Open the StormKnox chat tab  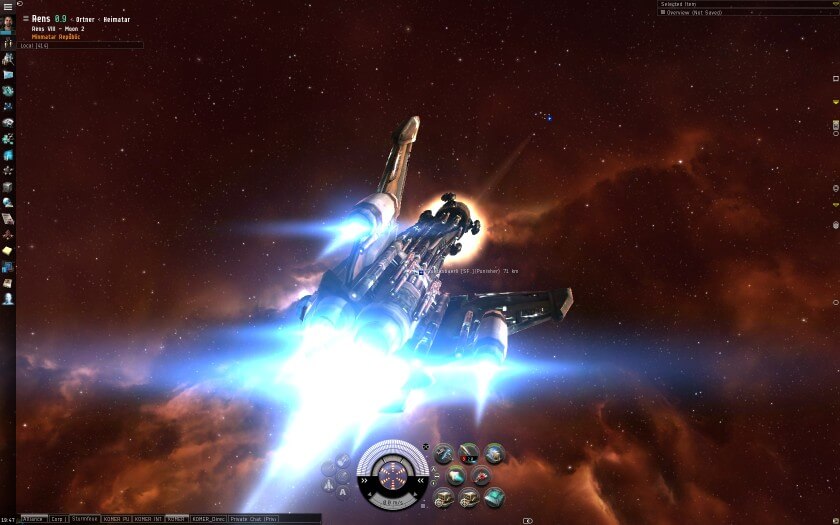pos(85,519)
